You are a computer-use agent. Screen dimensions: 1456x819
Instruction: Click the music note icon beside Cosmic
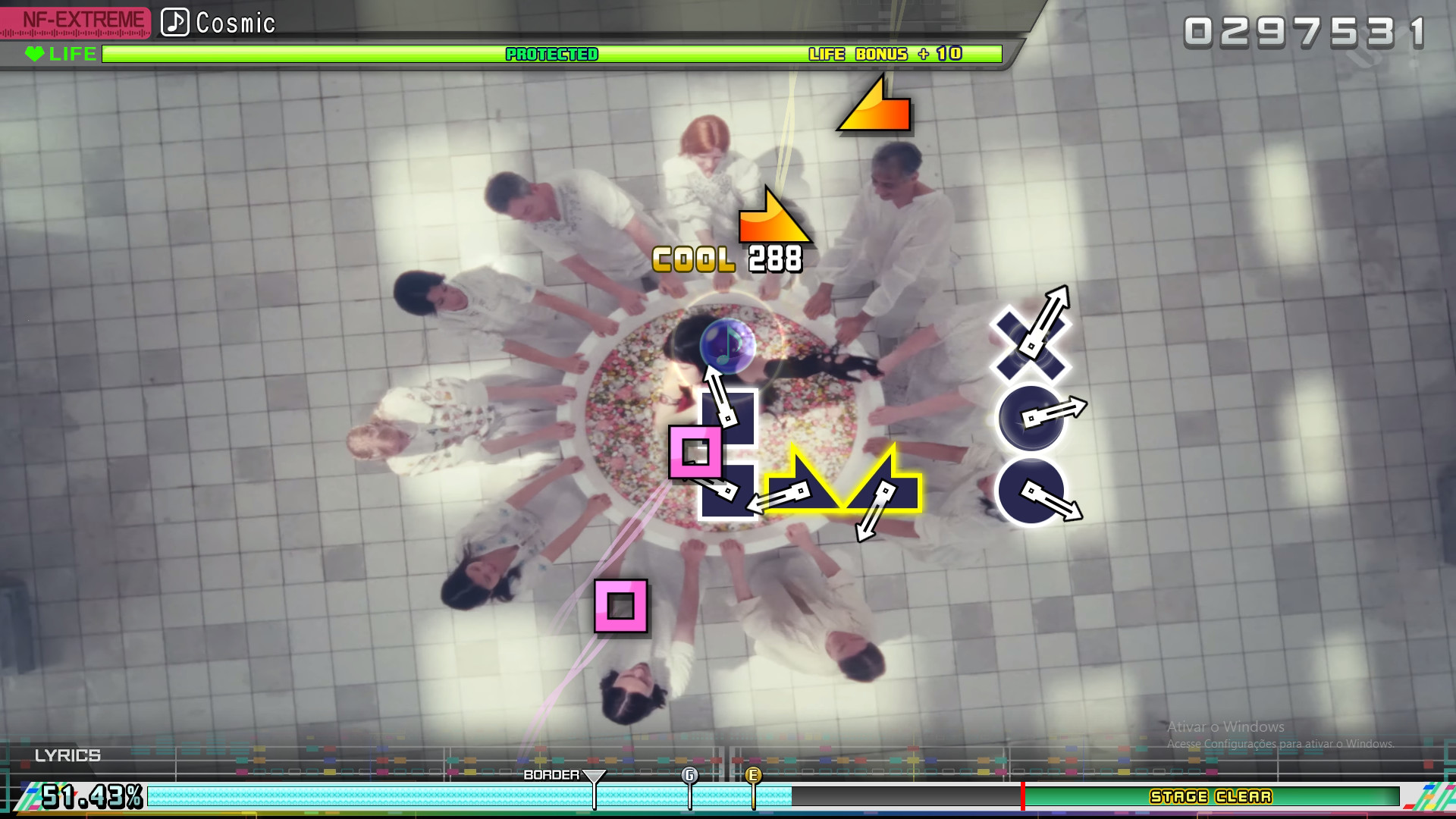175,23
